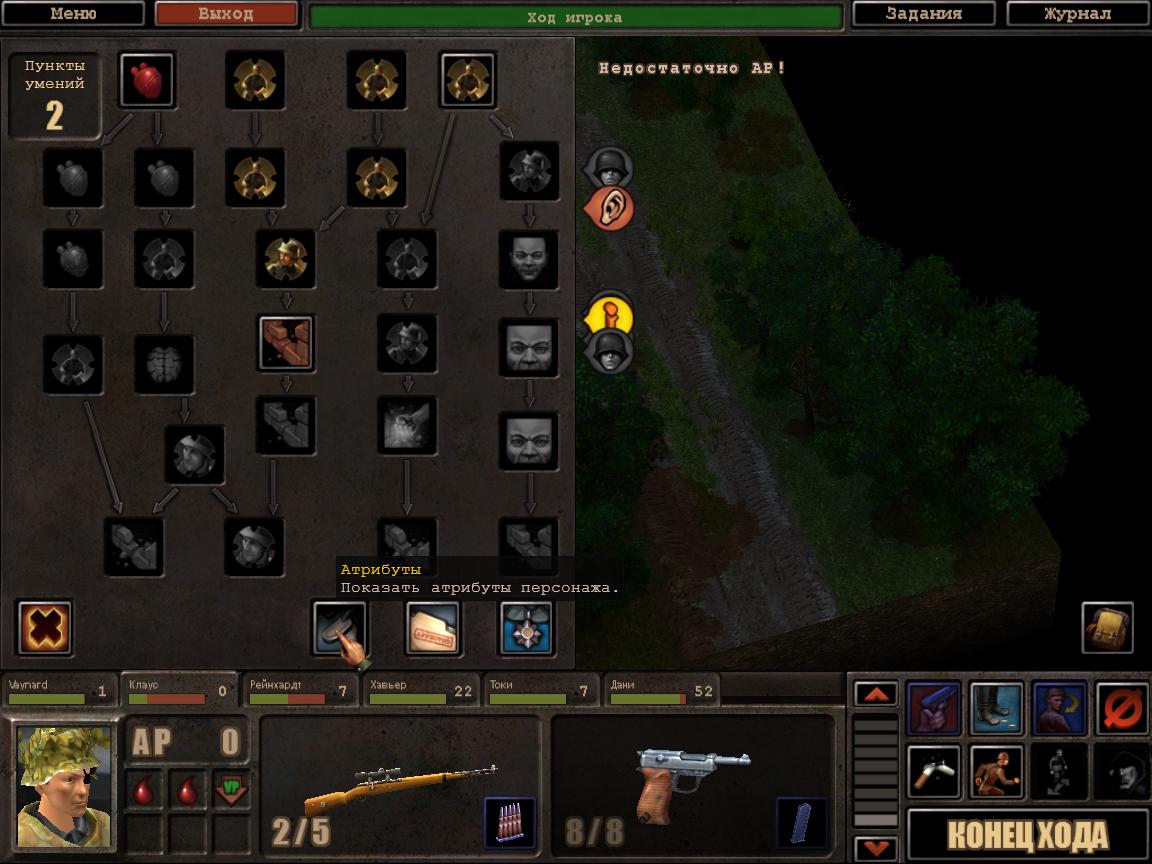Open the medal awards icon
This screenshot has height=864, width=1152.
[526, 628]
